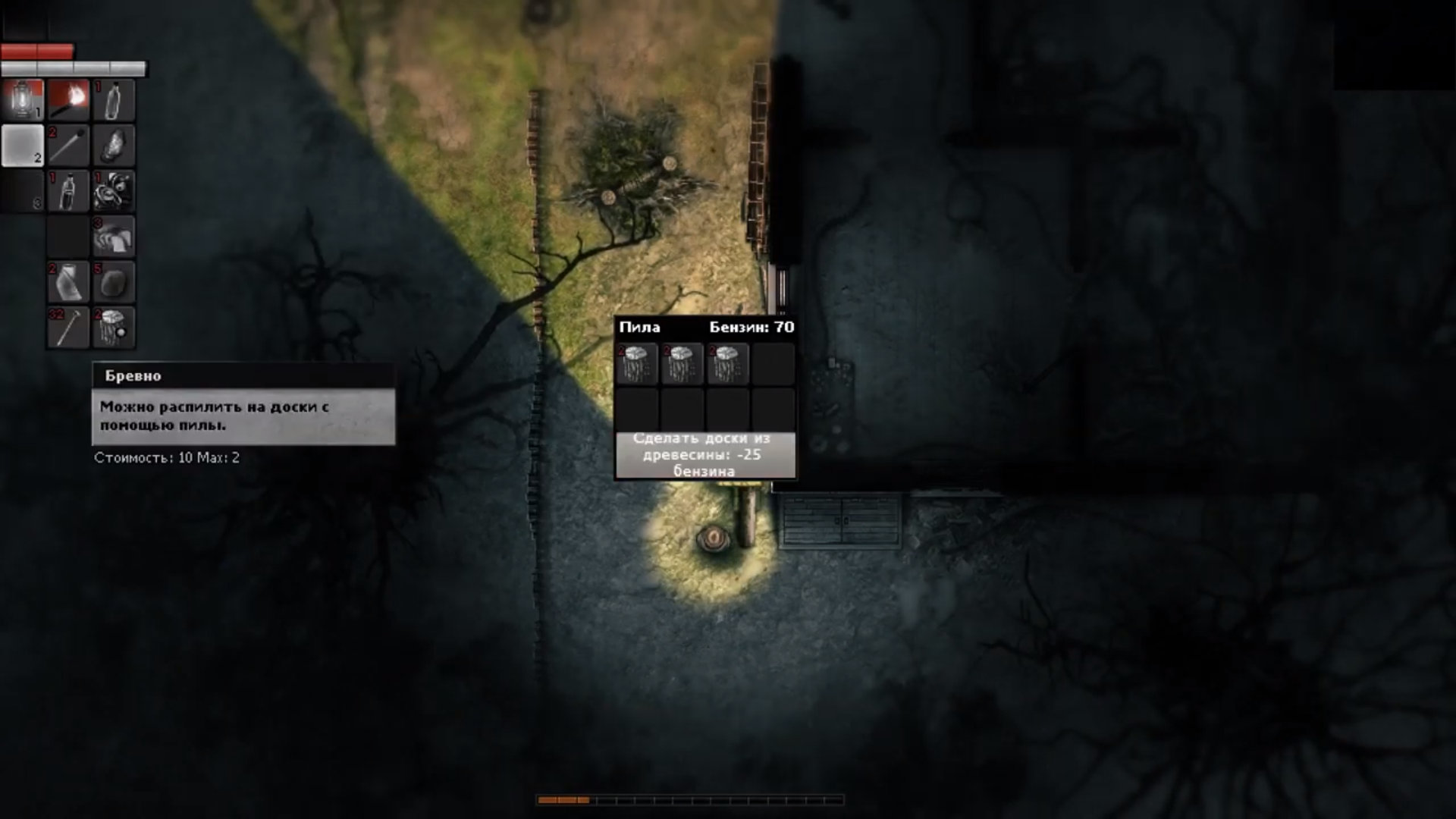Select the burning torch slot

68,100
